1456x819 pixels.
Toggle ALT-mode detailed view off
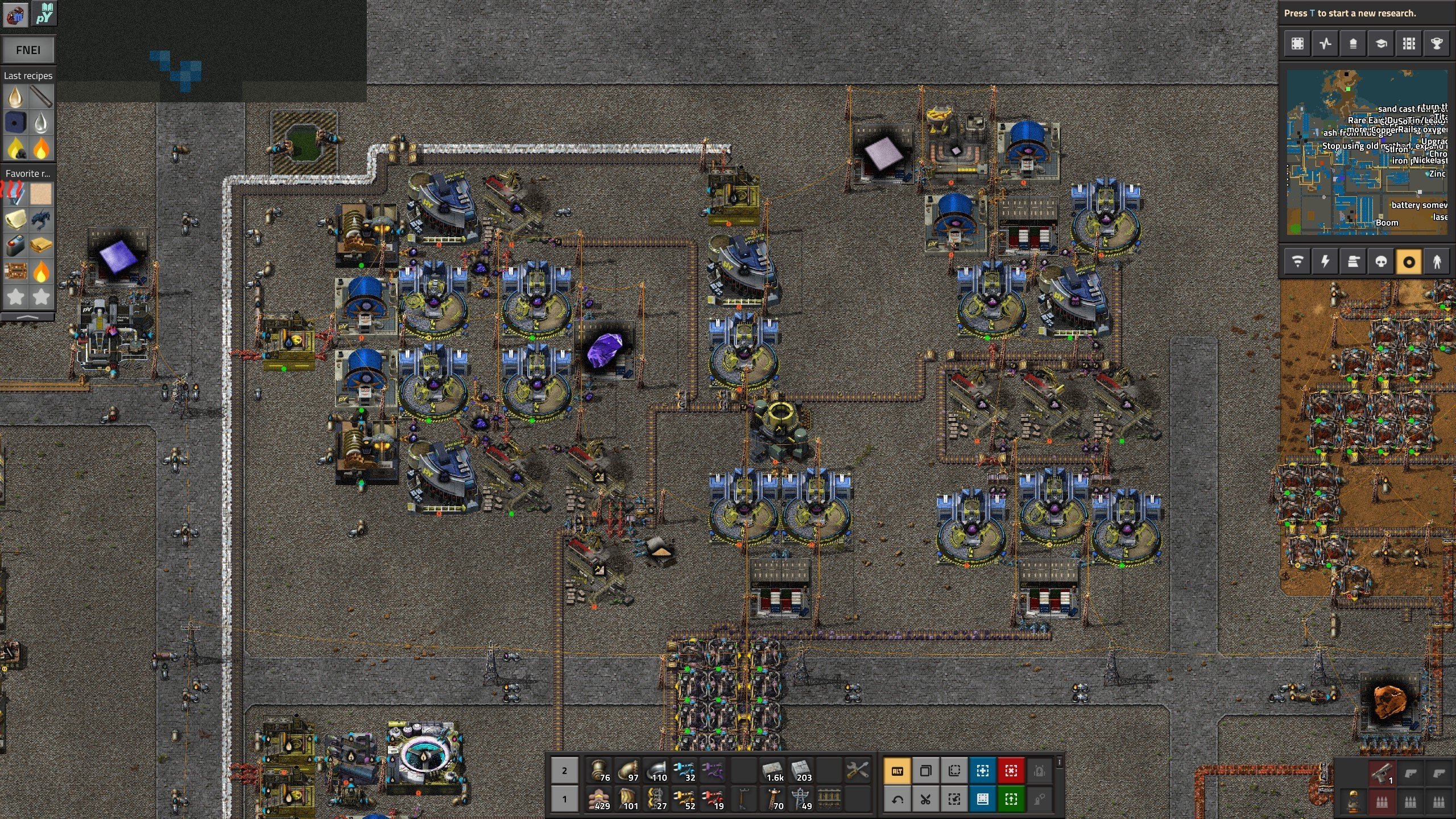tap(897, 771)
